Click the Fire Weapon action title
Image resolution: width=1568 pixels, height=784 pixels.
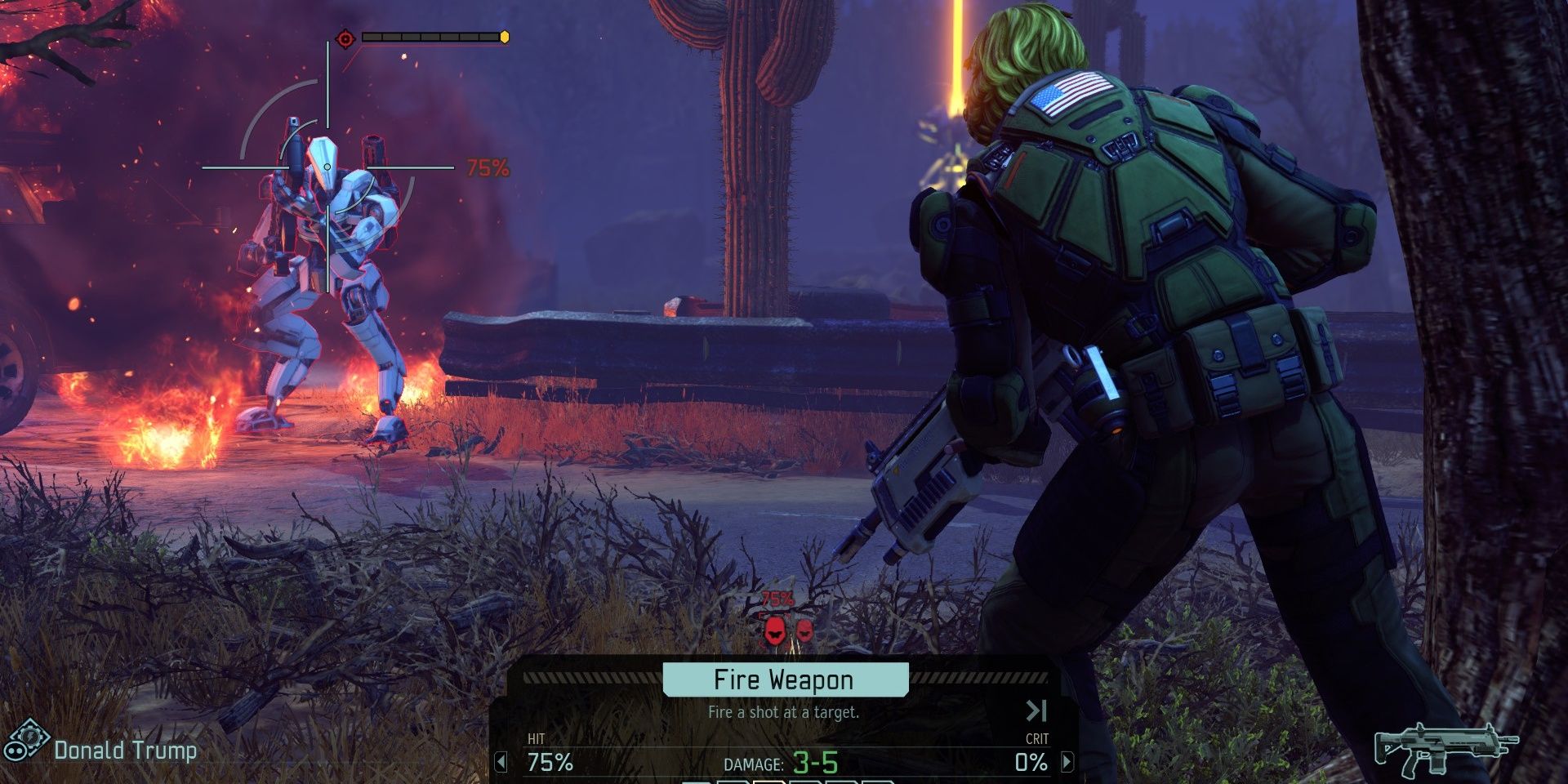pyautogui.click(x=783, y=679)
